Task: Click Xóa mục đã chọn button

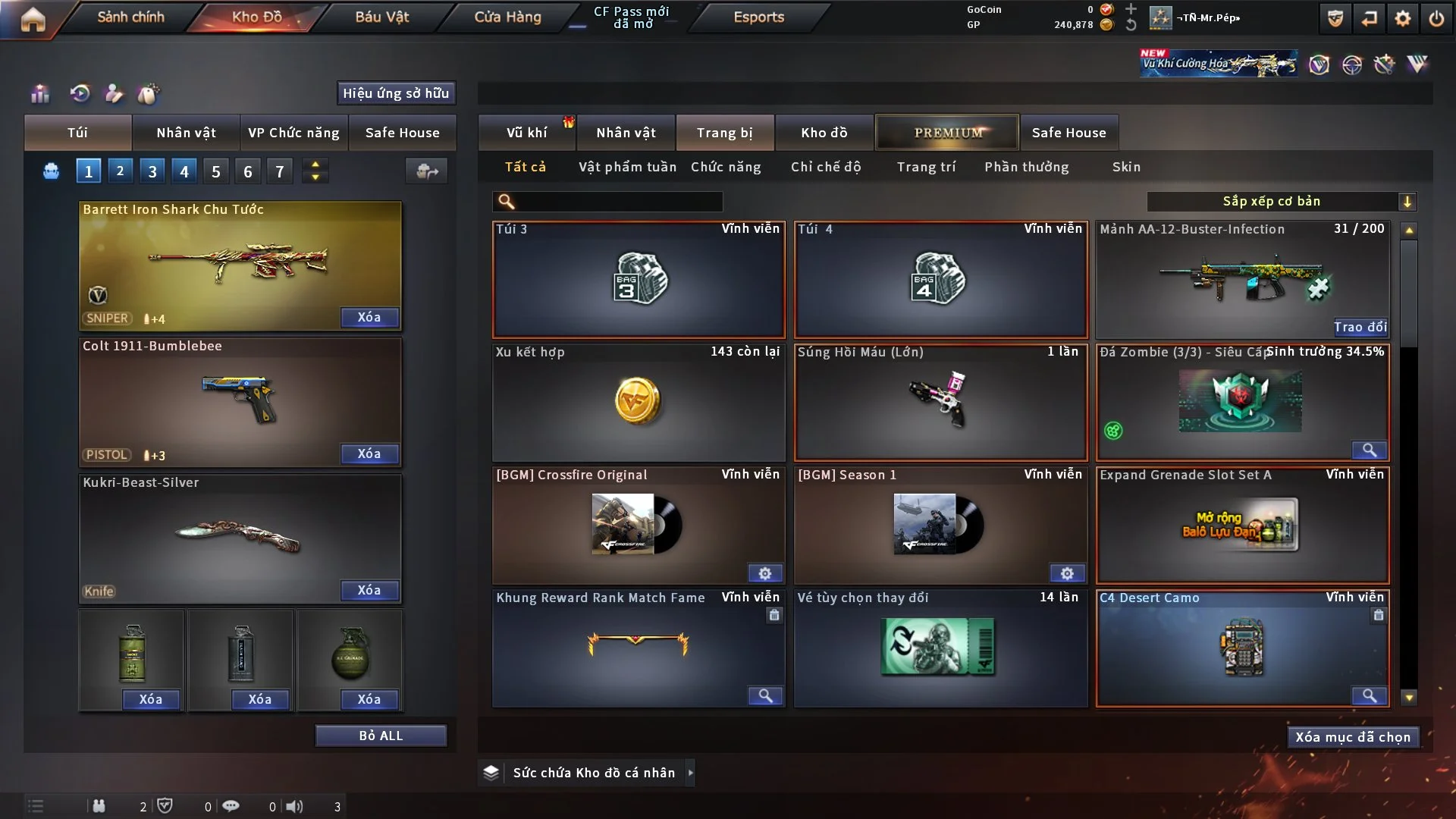Action: click(1353, 737)
